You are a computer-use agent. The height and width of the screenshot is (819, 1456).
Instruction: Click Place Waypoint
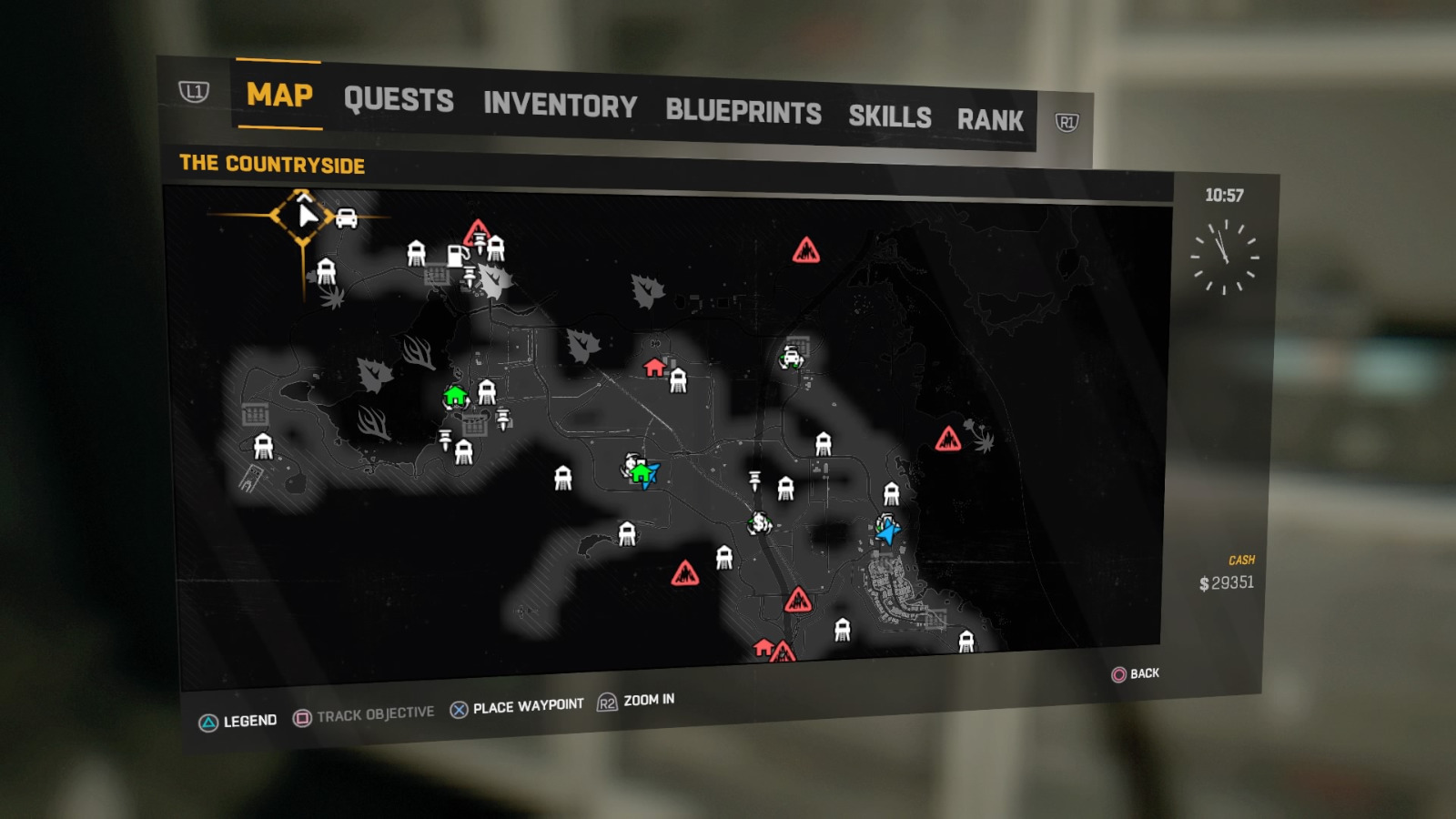click(x=516, y=704)
